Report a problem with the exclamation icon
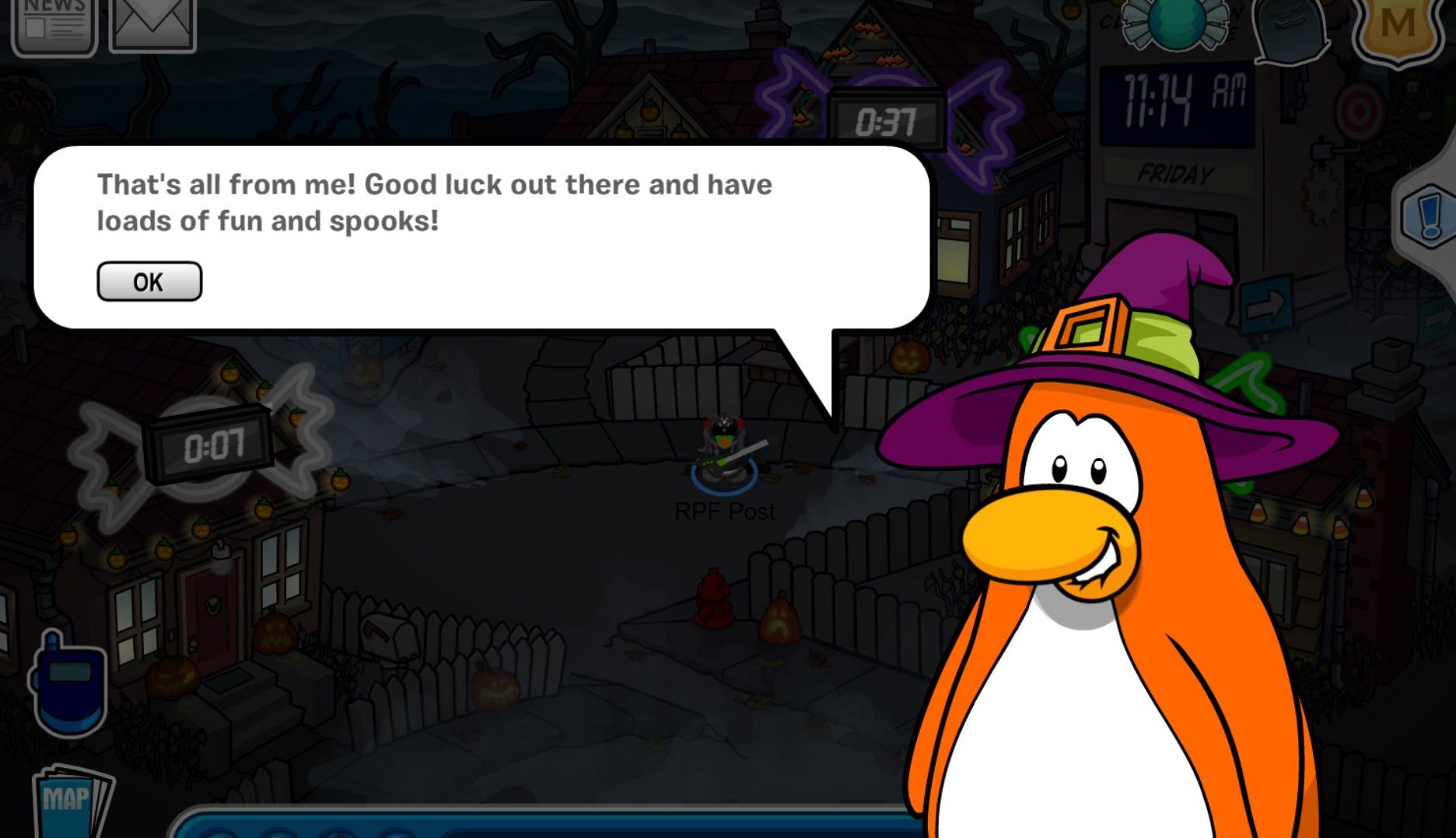Image resolution: width=1456 pixels, height=838 pixels. pyautogui.click(x=1431, y=210)
